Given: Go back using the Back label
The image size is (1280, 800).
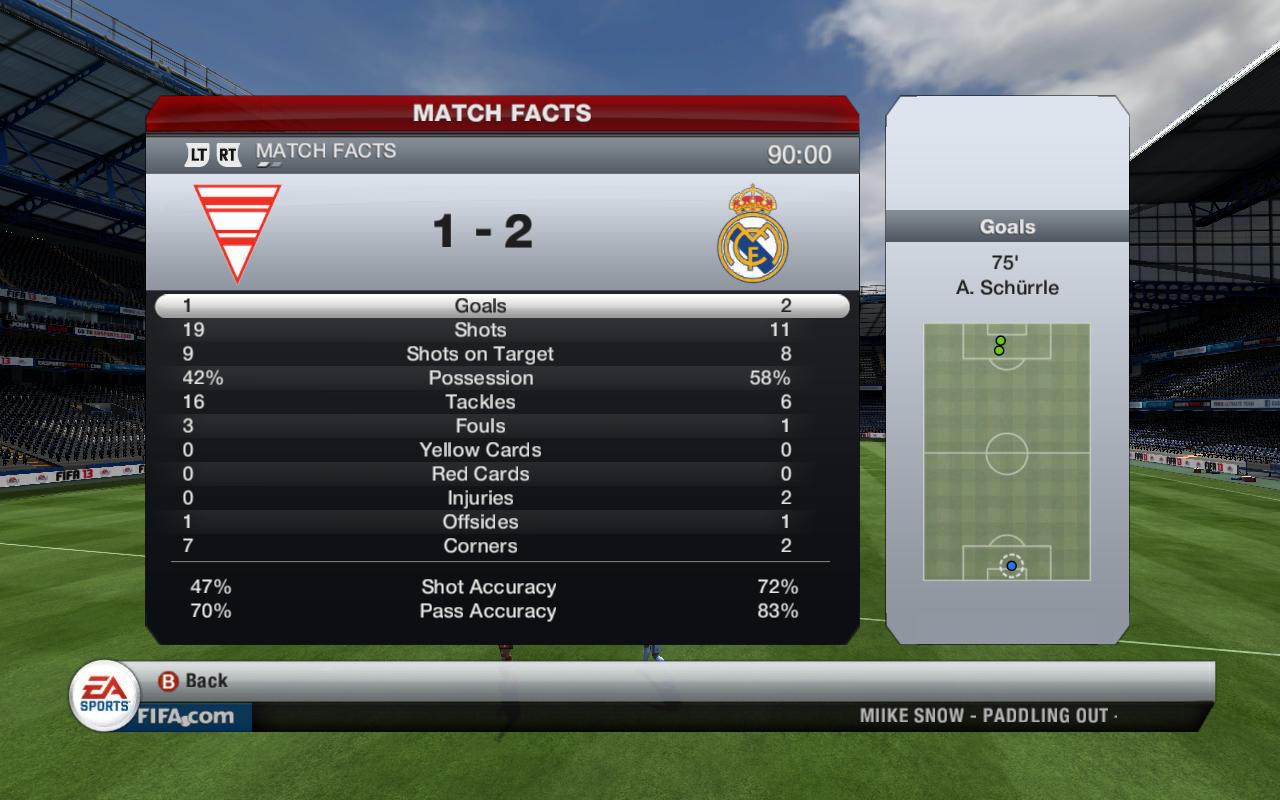Looking at the screenshot, I should point(206,681).
